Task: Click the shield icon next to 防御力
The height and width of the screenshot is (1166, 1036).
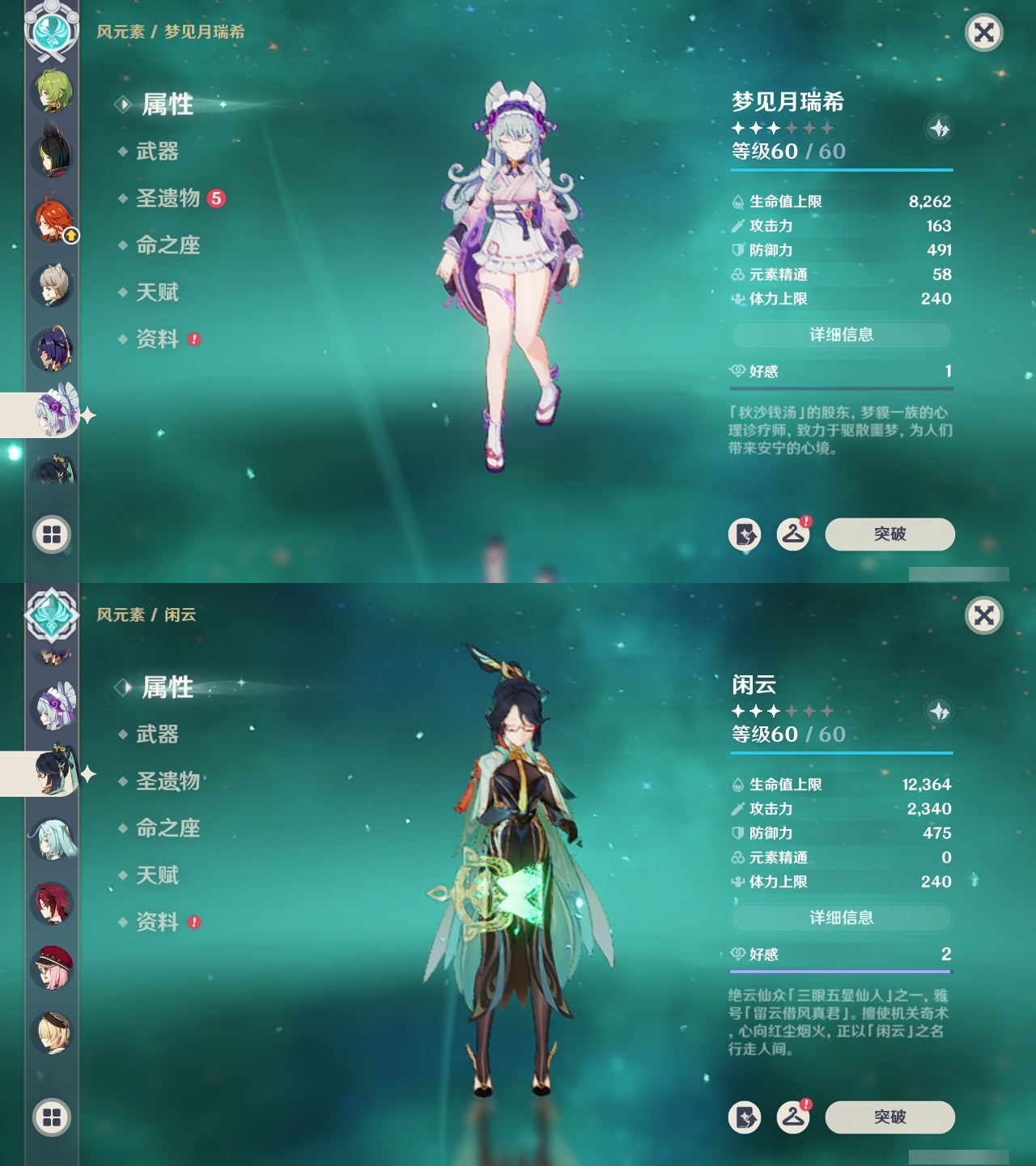Action: [x=737, y=251]
